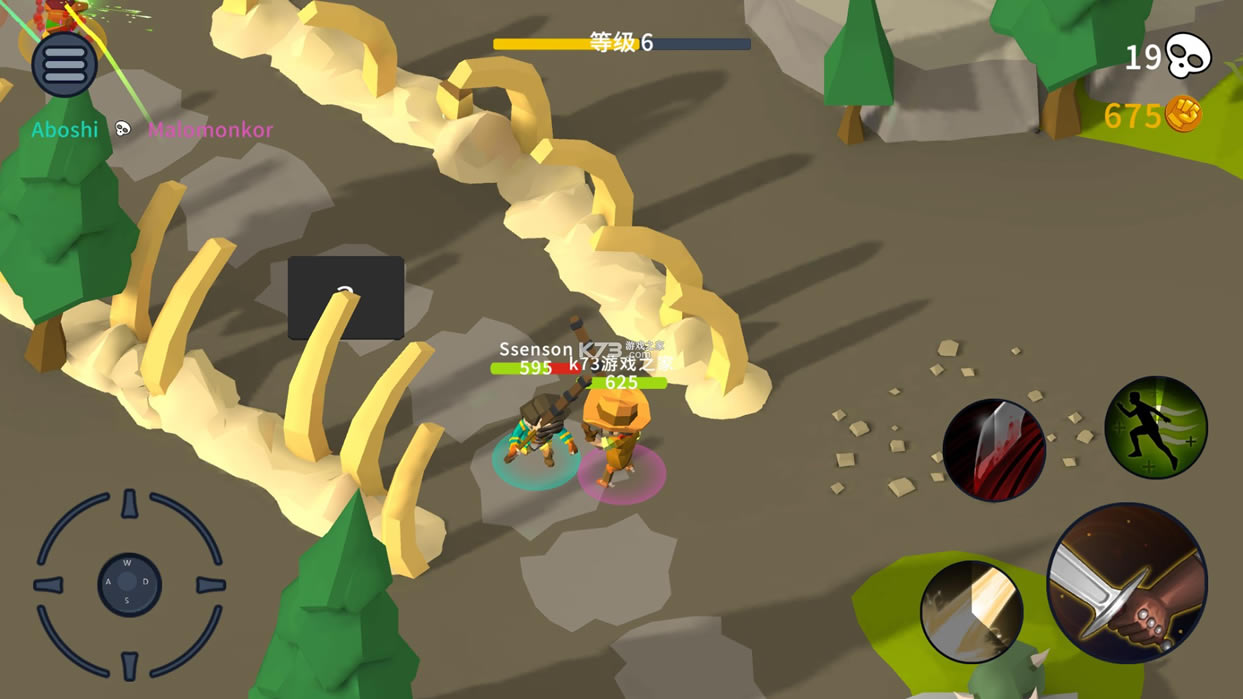Click the joystick's right arrow
Image resolution: width=1243 pixels, height=699 pixels.
(x=210, y=585)
